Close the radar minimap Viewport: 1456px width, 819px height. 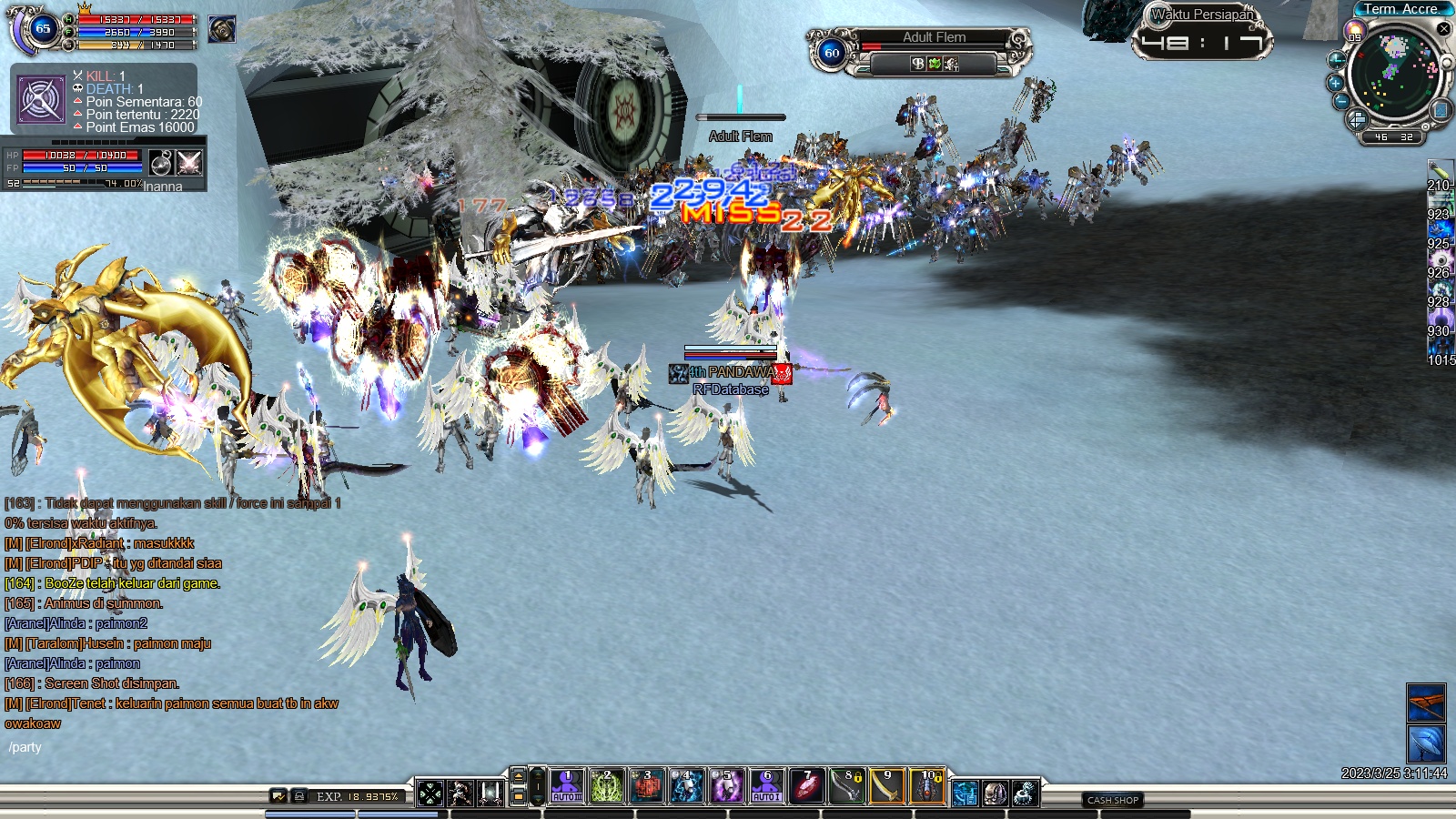pyautogui.click(x=1443, y=29)
